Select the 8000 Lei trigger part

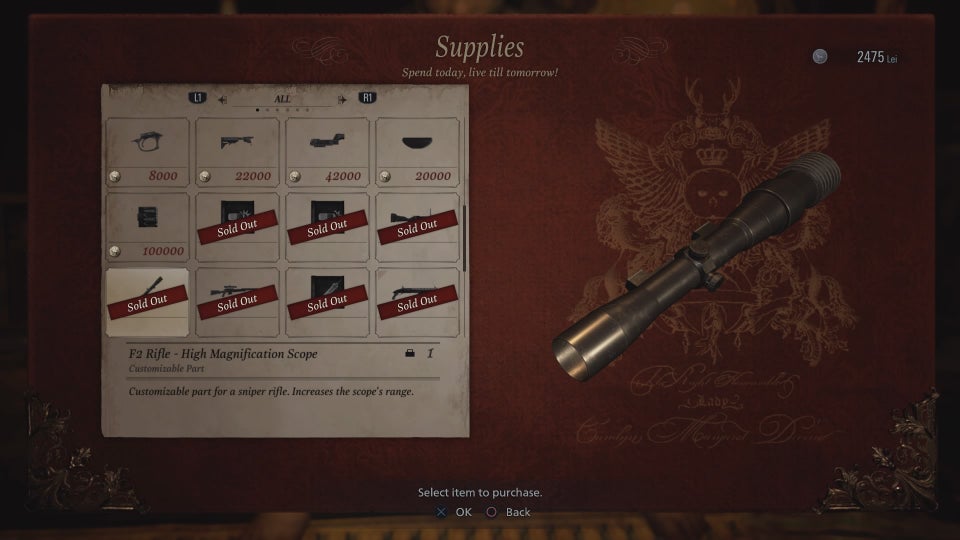pyautogui.click(x=147, y=152)
